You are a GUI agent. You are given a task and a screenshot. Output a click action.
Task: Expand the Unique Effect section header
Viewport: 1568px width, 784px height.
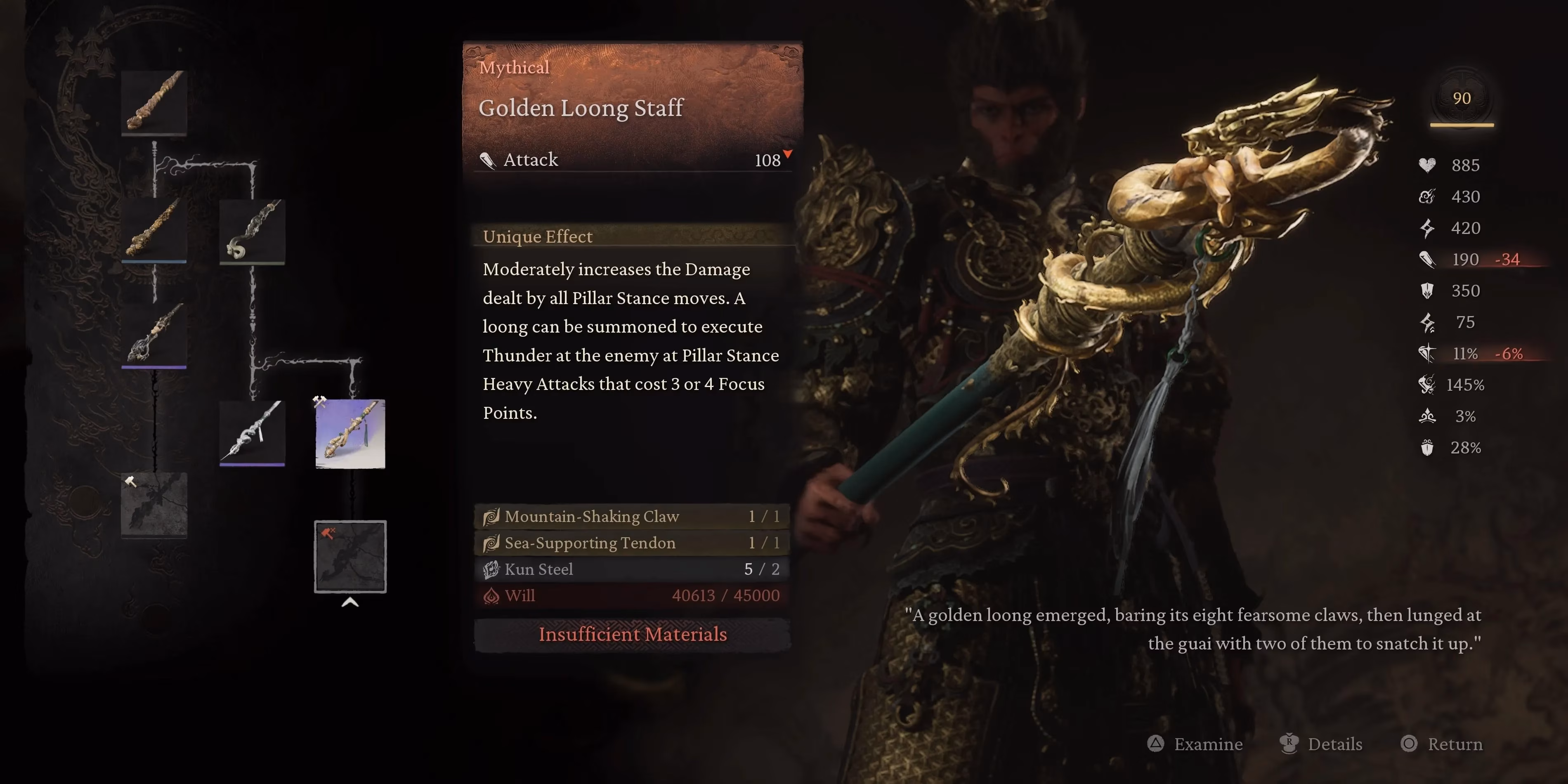(x=538, y=236)
